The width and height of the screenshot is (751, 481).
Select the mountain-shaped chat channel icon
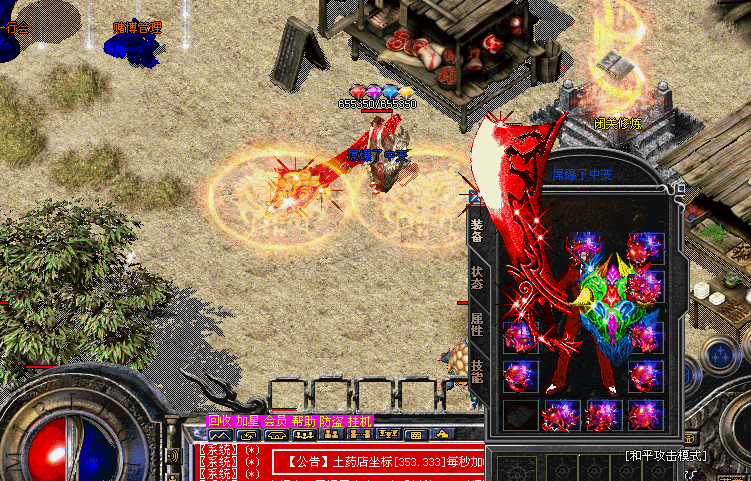[219, 435]
